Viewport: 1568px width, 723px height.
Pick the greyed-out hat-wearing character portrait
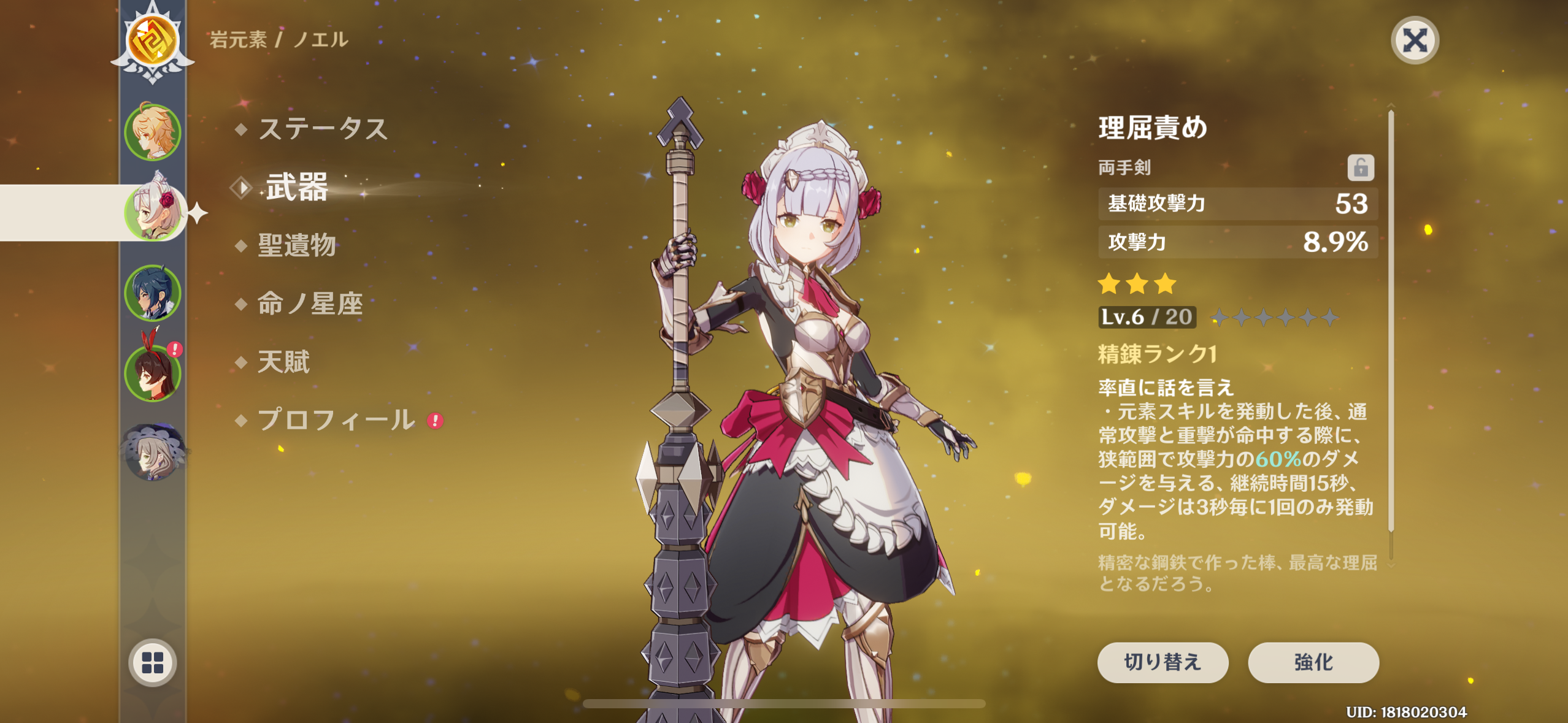[x=153, y=453]
